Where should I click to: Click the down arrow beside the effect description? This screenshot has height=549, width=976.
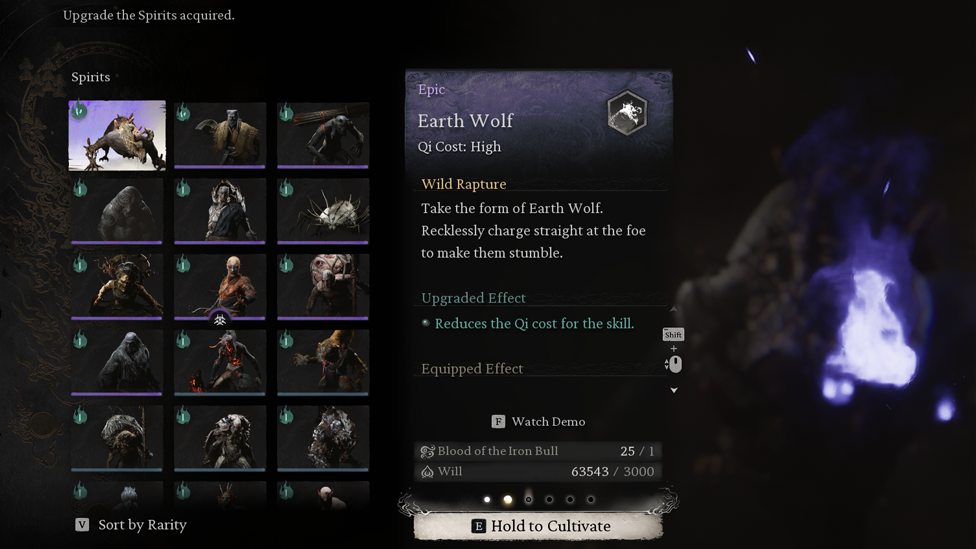pos(674,390)
